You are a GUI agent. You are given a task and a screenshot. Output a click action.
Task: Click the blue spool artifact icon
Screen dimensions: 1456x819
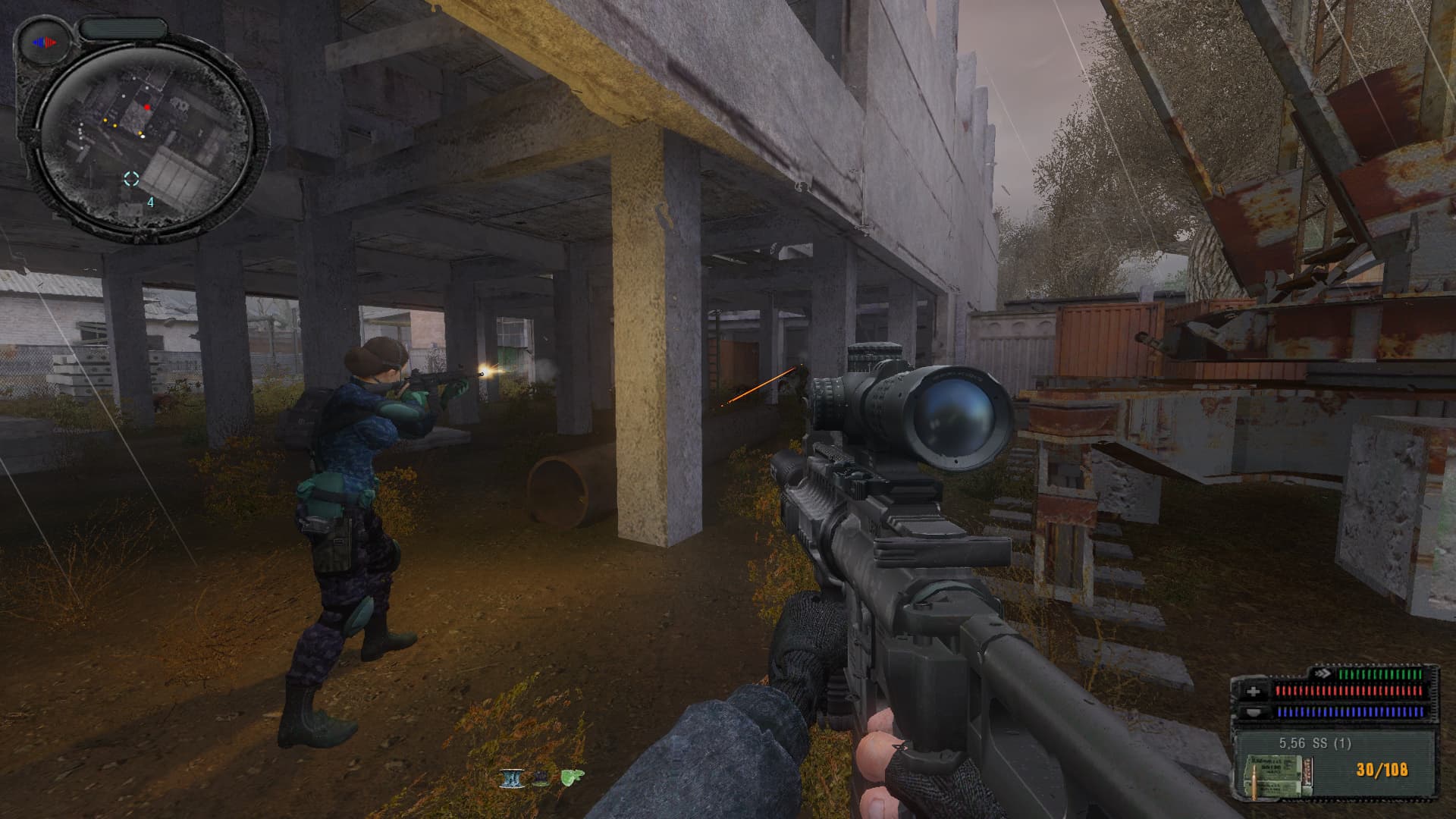[x=510, y=778]
